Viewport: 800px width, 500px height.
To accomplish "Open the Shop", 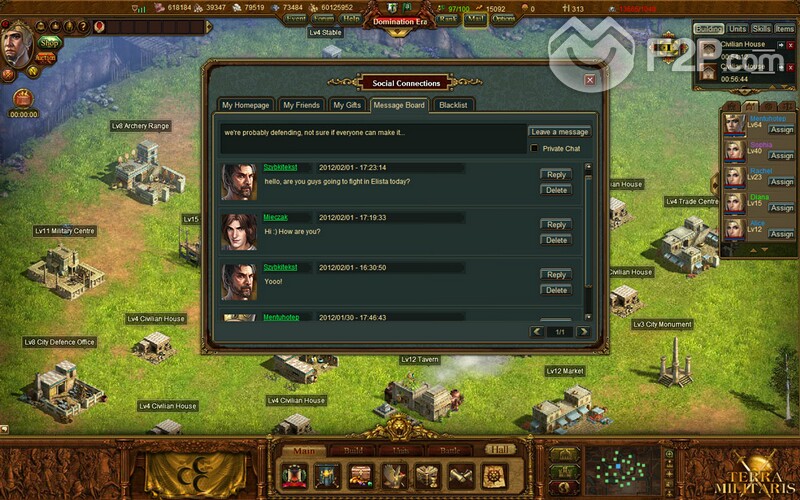I will pyautogui.click(x=50, y=42).
